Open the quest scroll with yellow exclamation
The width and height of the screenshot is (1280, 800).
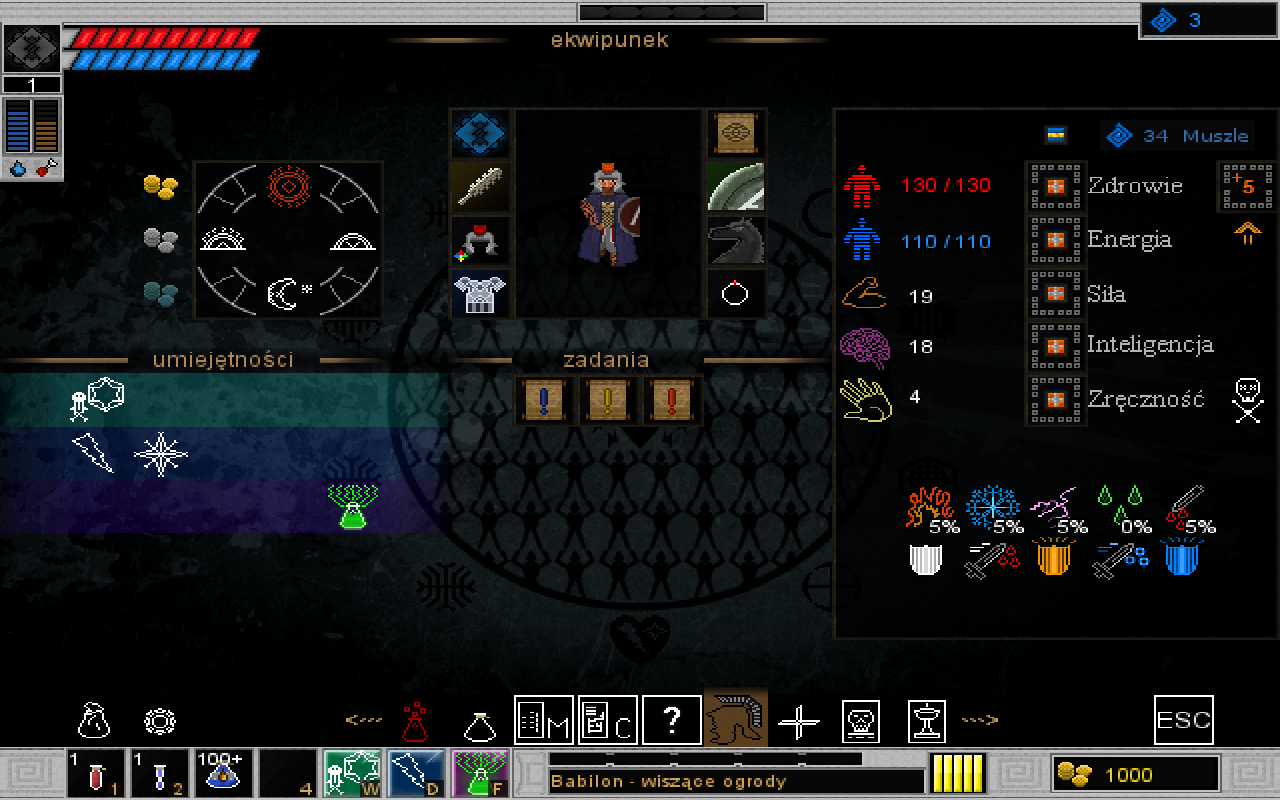point(607,401)
